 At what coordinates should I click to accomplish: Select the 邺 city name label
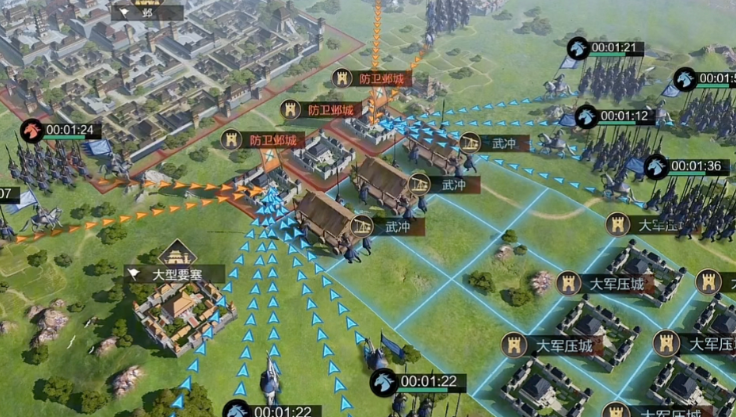[146, 13]
